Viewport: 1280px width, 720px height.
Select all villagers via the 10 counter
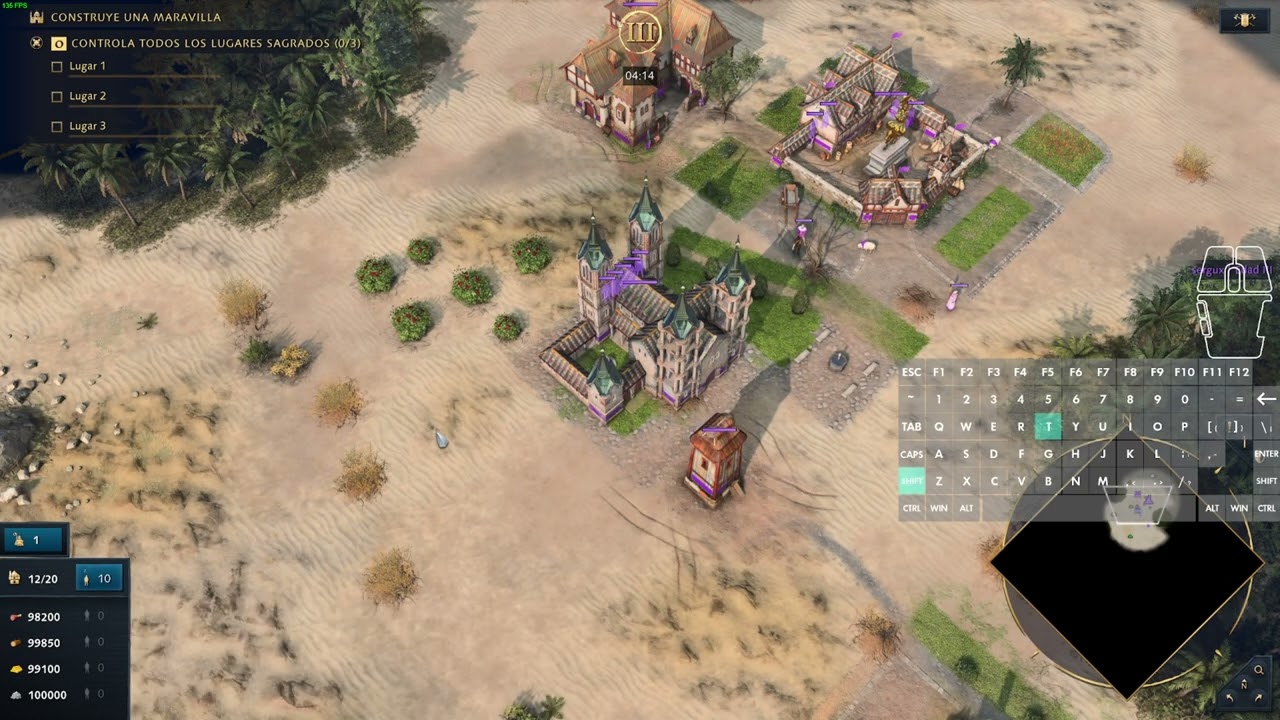pyautogui.click(x=98, y=578)
